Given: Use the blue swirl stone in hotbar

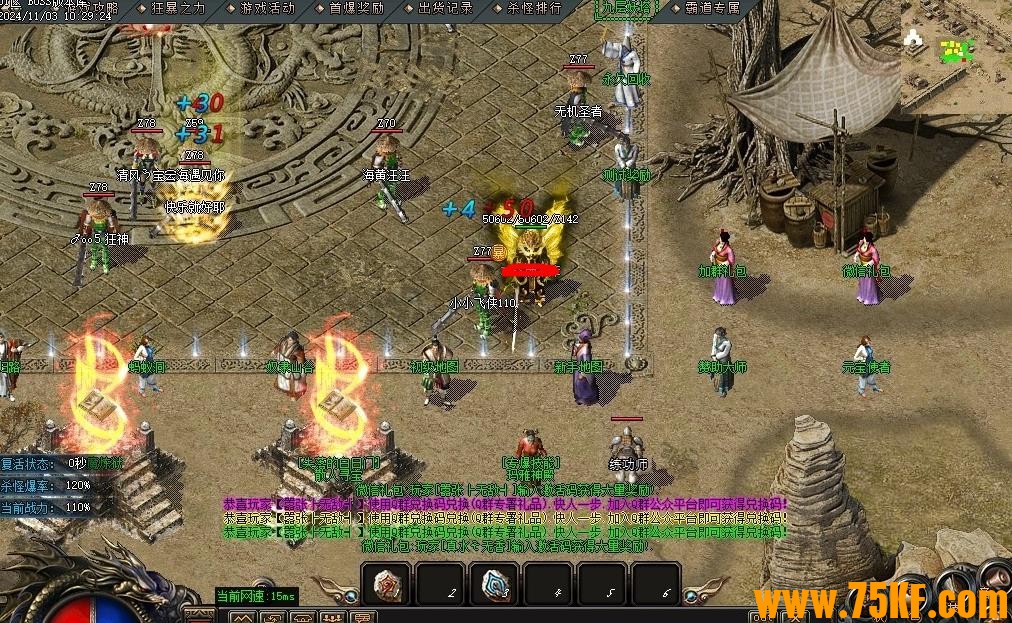Looking at the screenshot, I should [495, 585].
